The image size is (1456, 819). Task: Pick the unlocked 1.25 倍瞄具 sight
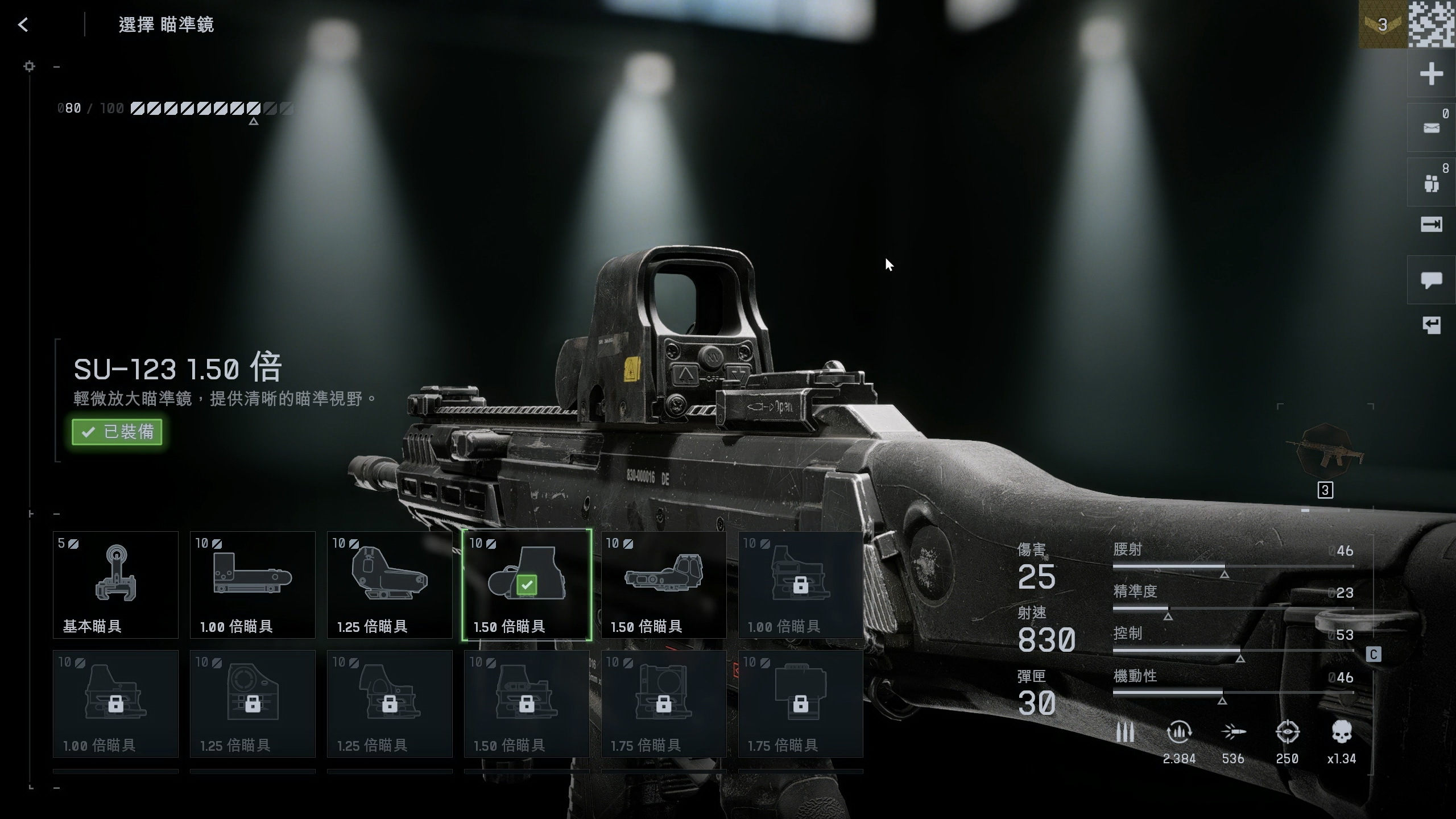390,585
